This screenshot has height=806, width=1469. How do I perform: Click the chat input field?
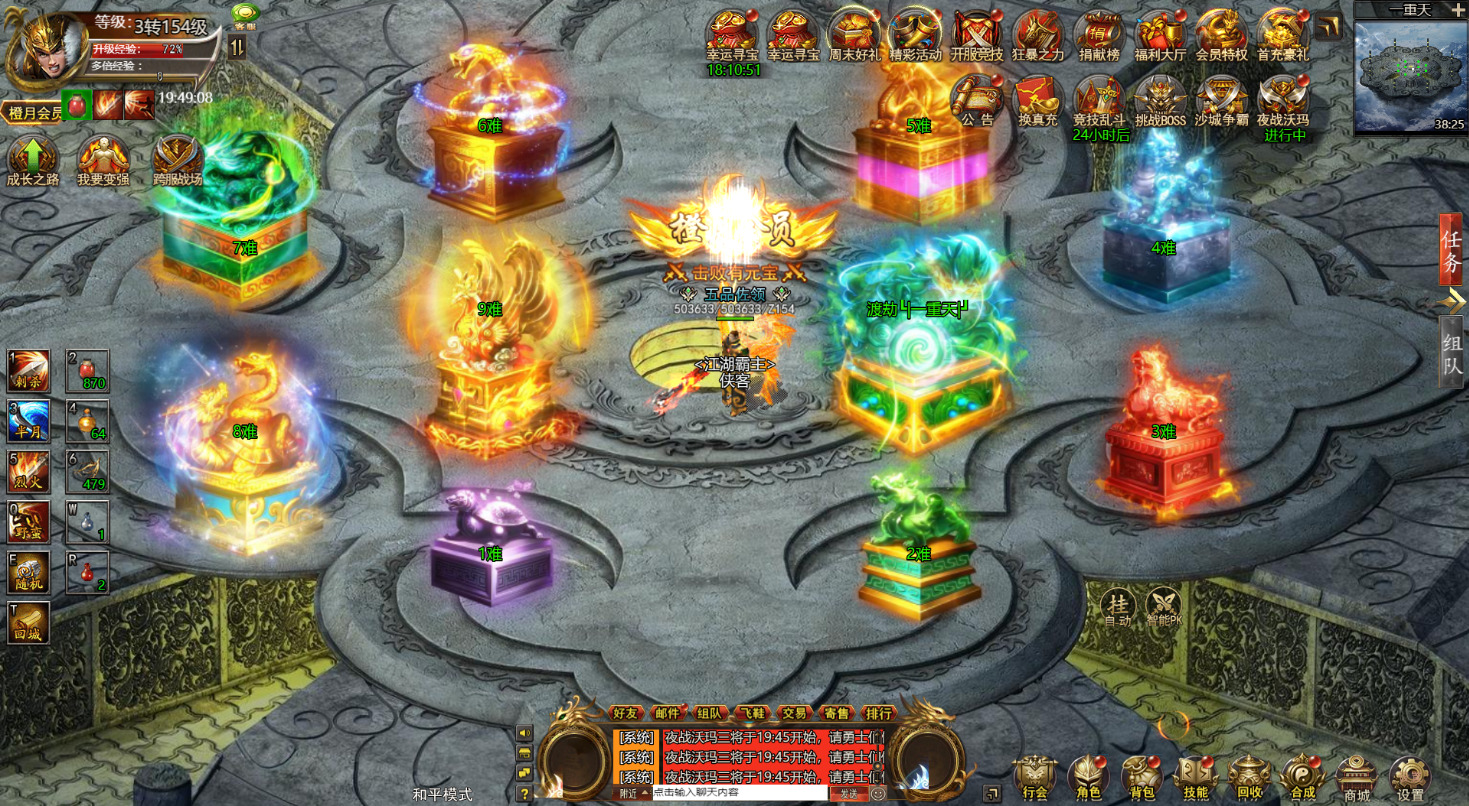click(740, 793)
